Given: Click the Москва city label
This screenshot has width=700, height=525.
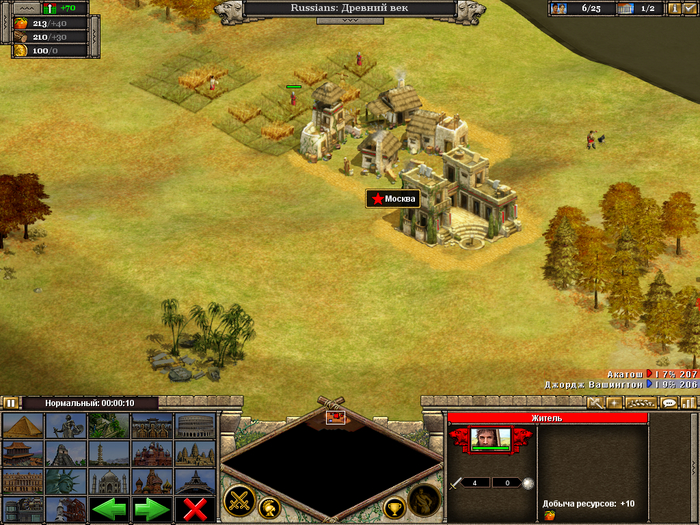Looking at the screenshot, I should (392, 199).
